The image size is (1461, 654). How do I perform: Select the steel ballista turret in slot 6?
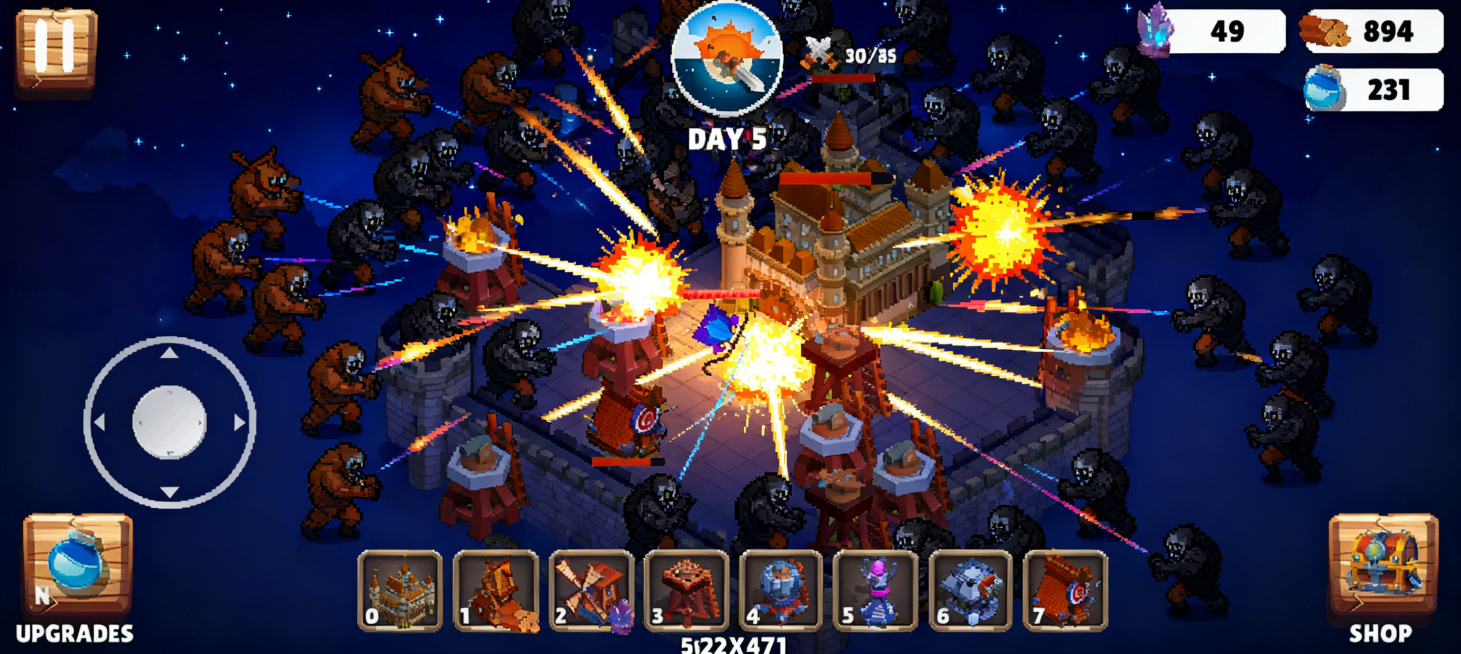coord(971,591)
